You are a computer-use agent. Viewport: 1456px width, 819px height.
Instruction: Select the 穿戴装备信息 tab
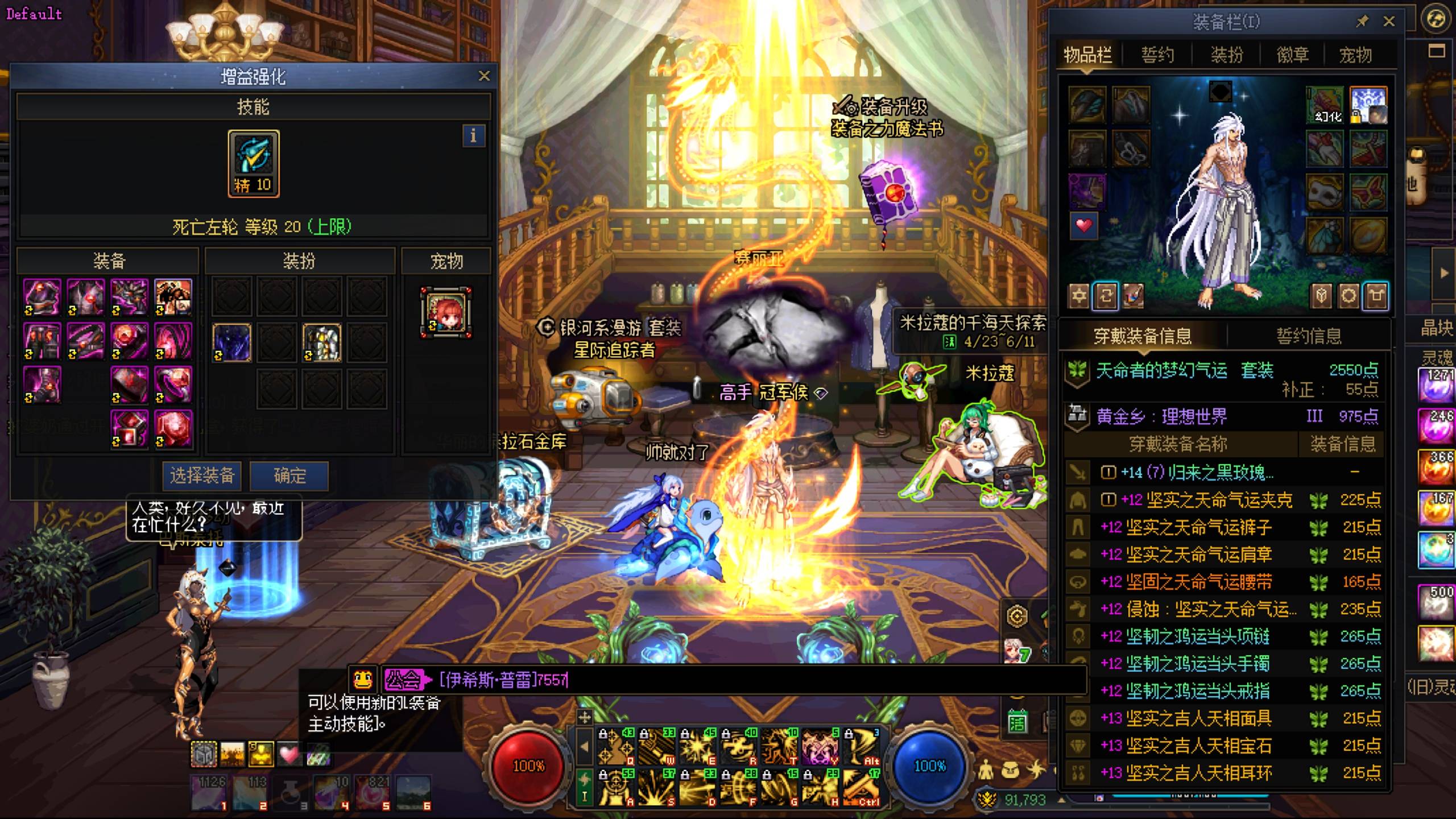click(1143, 336)
